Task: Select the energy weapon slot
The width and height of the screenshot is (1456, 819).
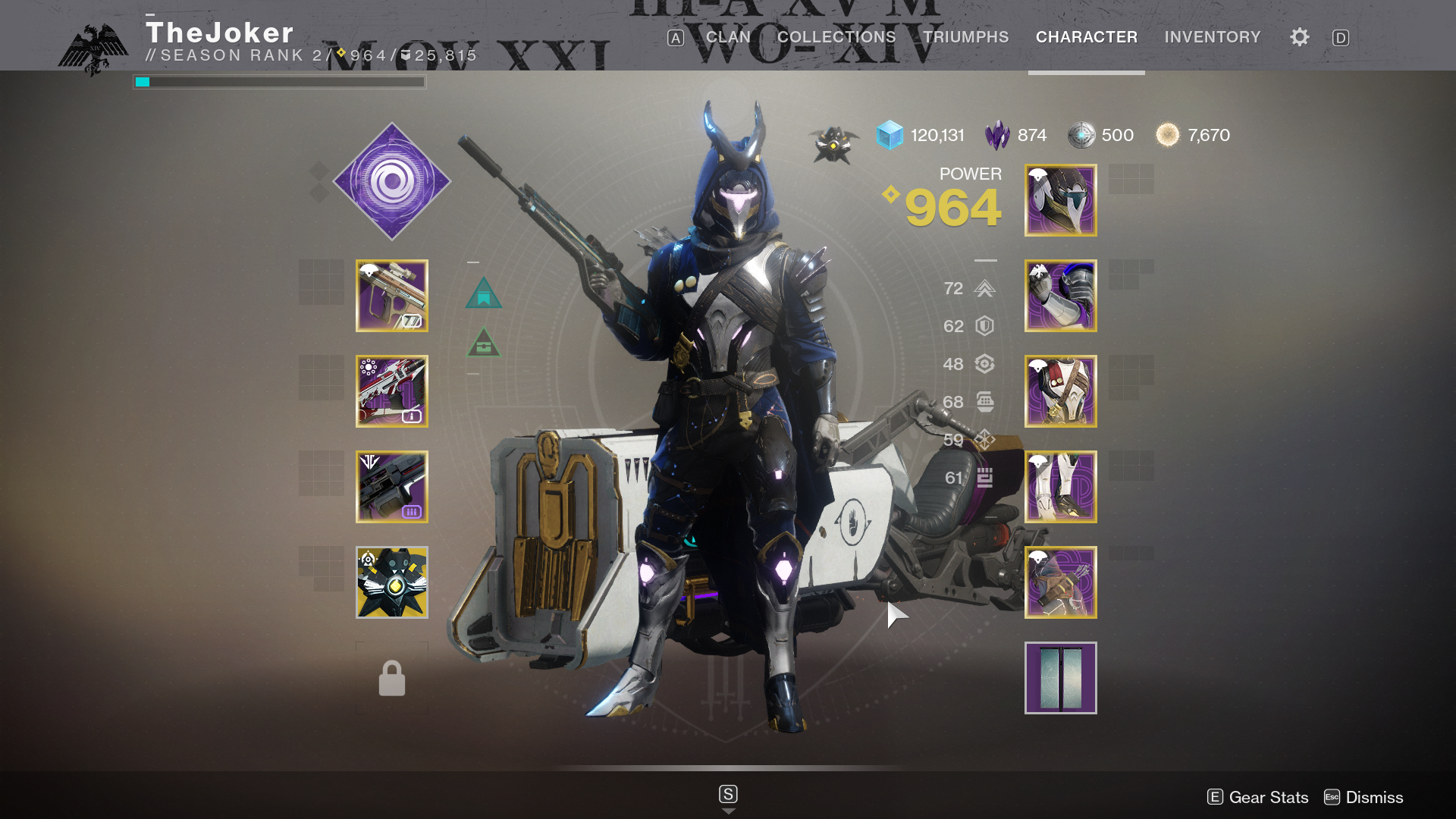Action: click(392, 391)
